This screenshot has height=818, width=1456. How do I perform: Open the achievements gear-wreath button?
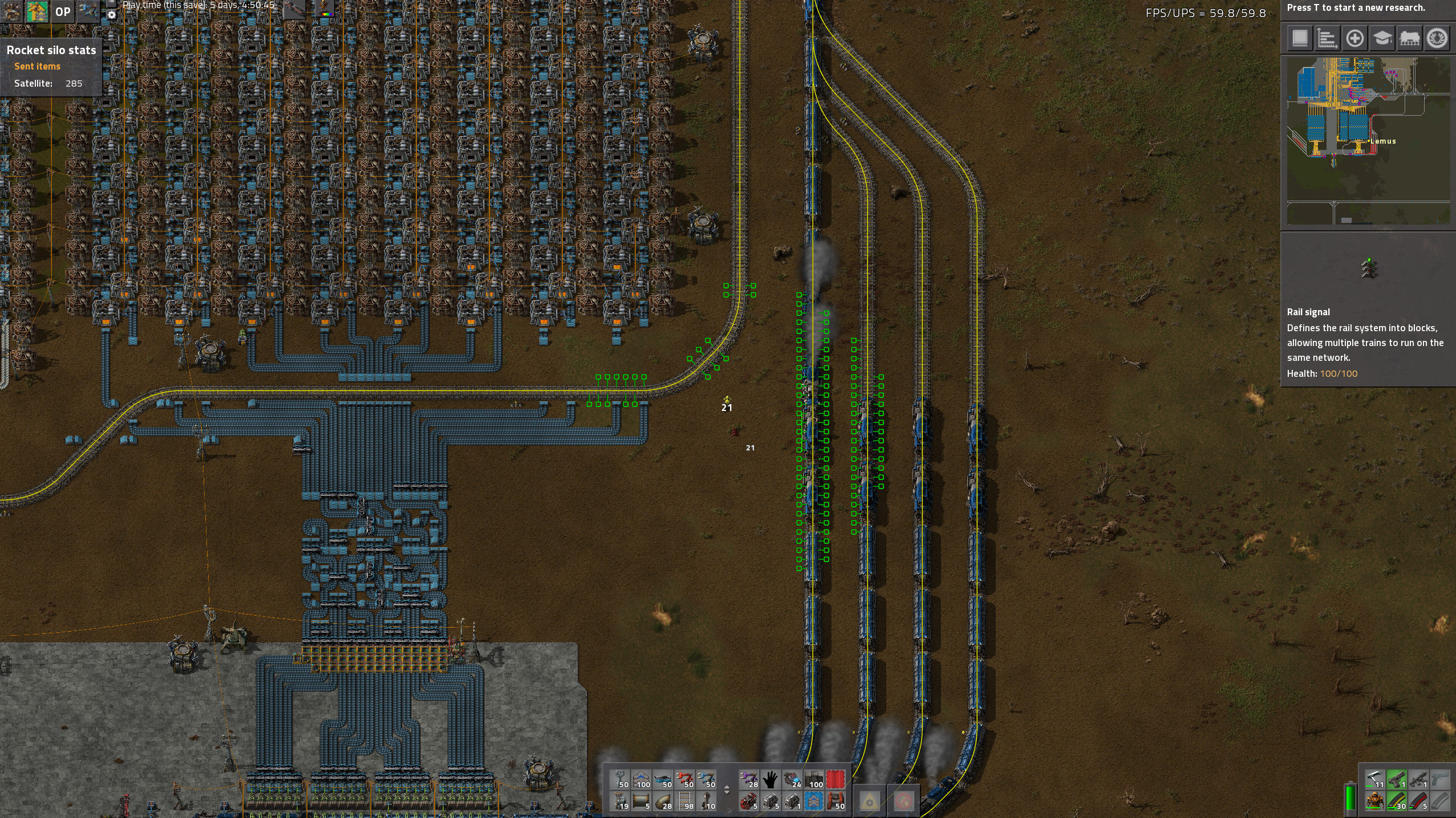click(x=1437, y=39)
